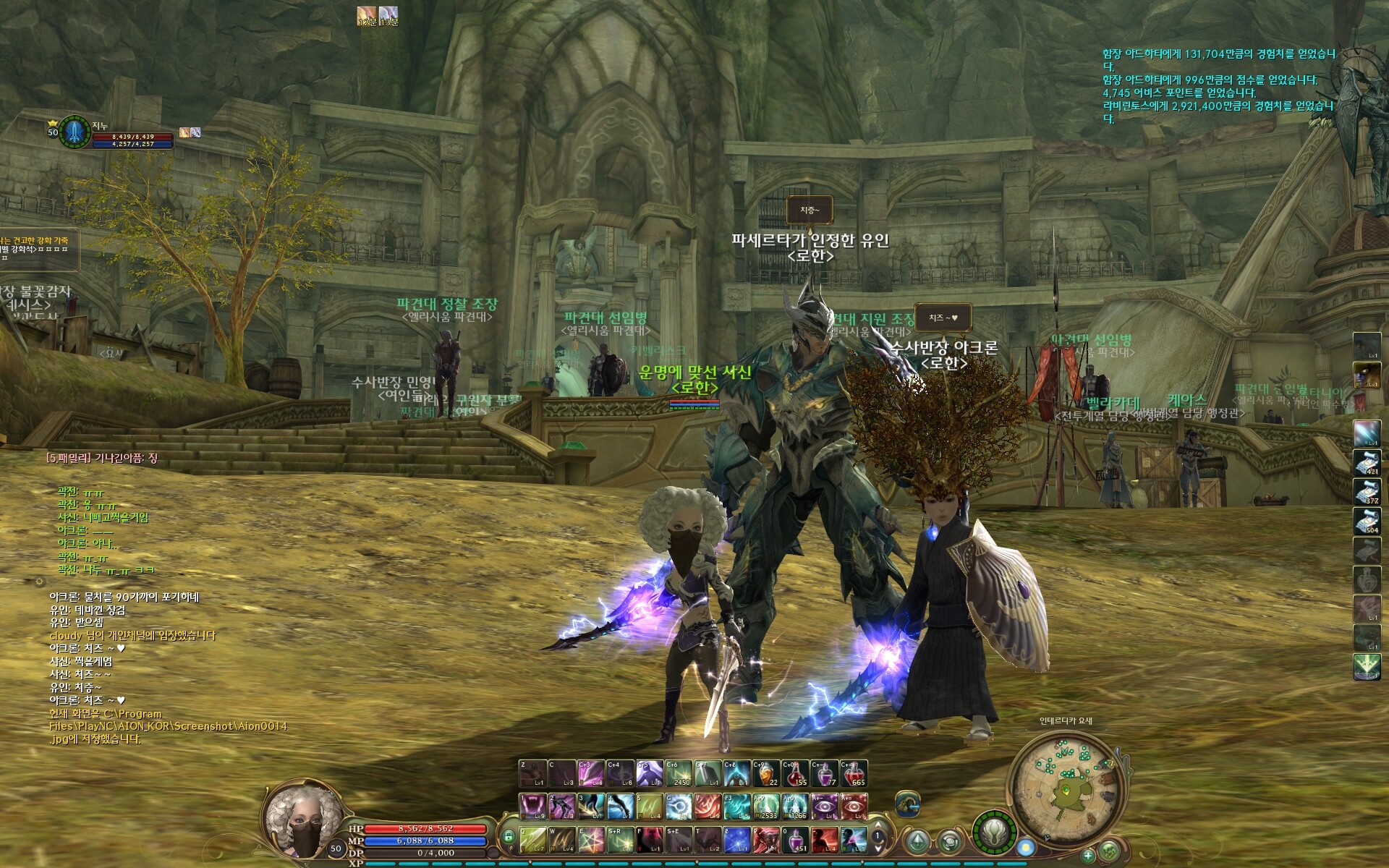The width and height of the screenshot is (1389, 868).
Task: Activate the red swirling flames skill
Action: (708, 807)
